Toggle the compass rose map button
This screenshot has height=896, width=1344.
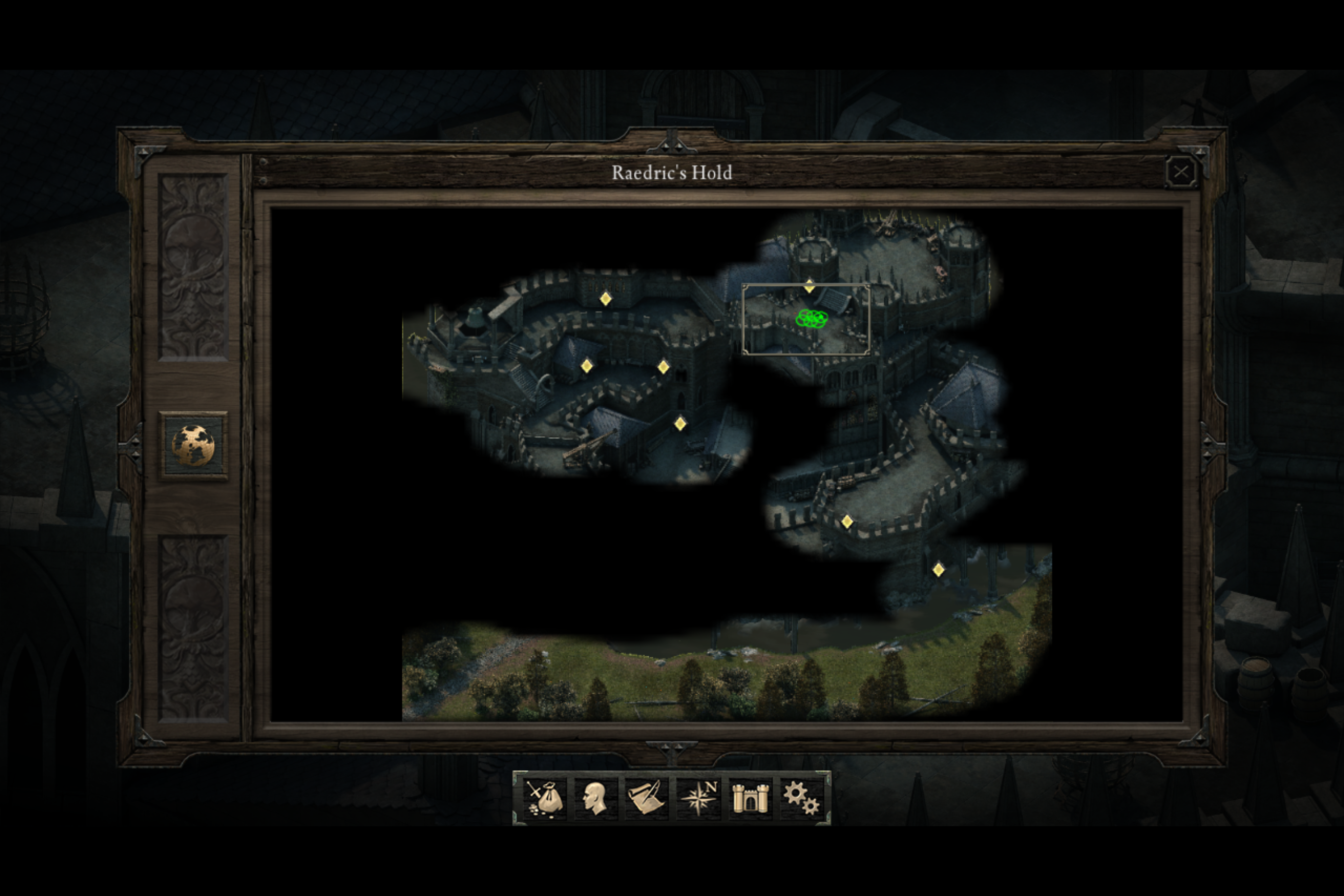[699, 798]
